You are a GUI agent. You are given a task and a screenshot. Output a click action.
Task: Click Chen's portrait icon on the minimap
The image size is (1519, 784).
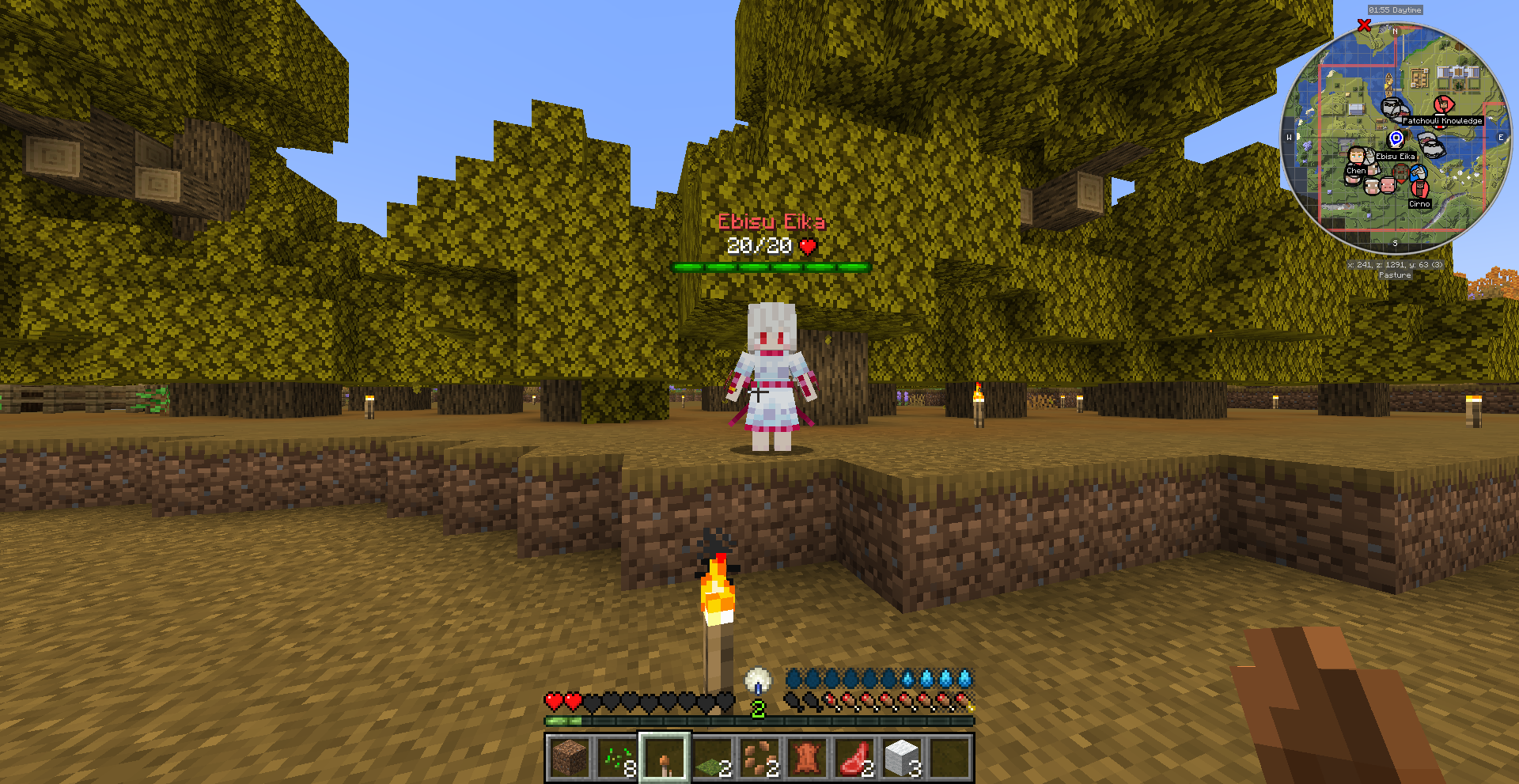(x=1356, y=157)
